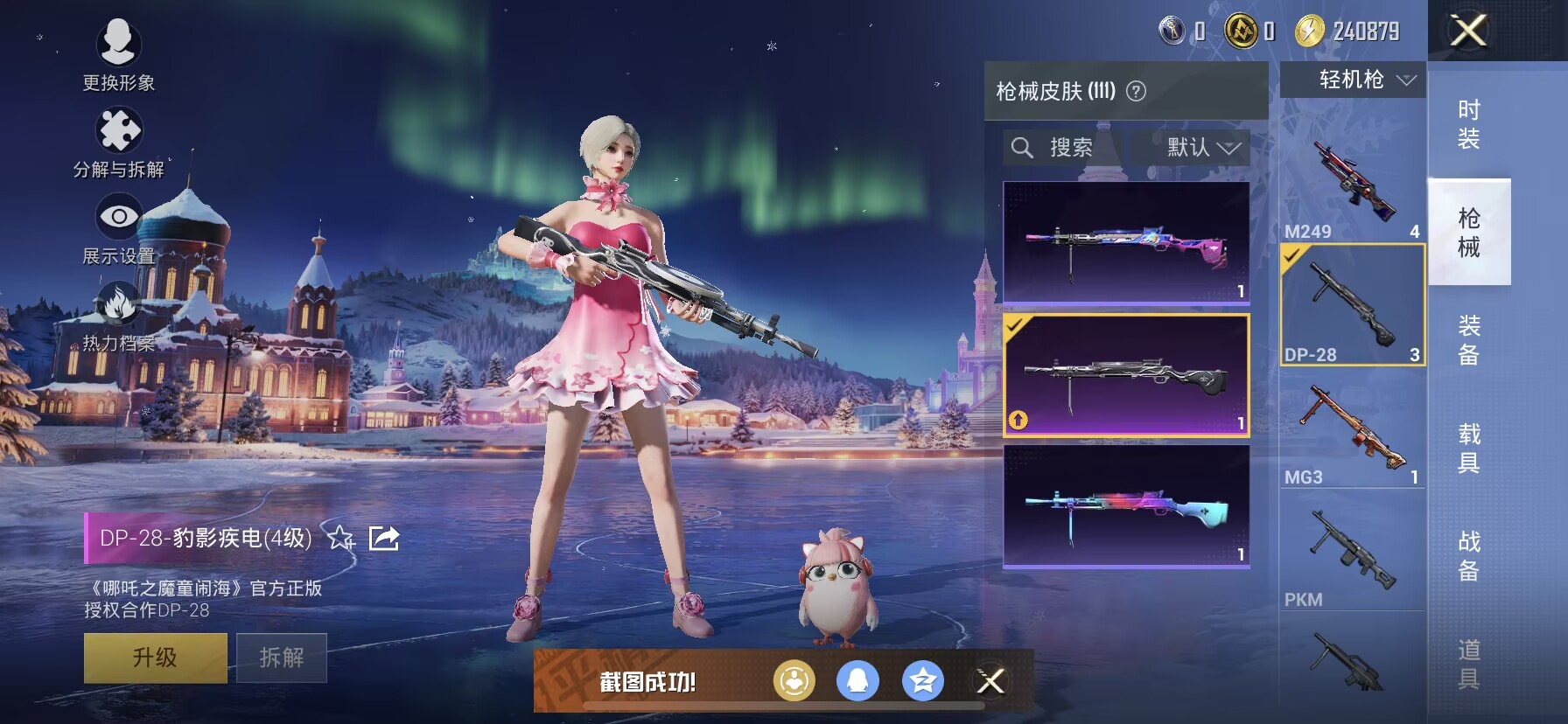
Task: Switch to the 载具 vehicle tab
Action: (1469, 449)
